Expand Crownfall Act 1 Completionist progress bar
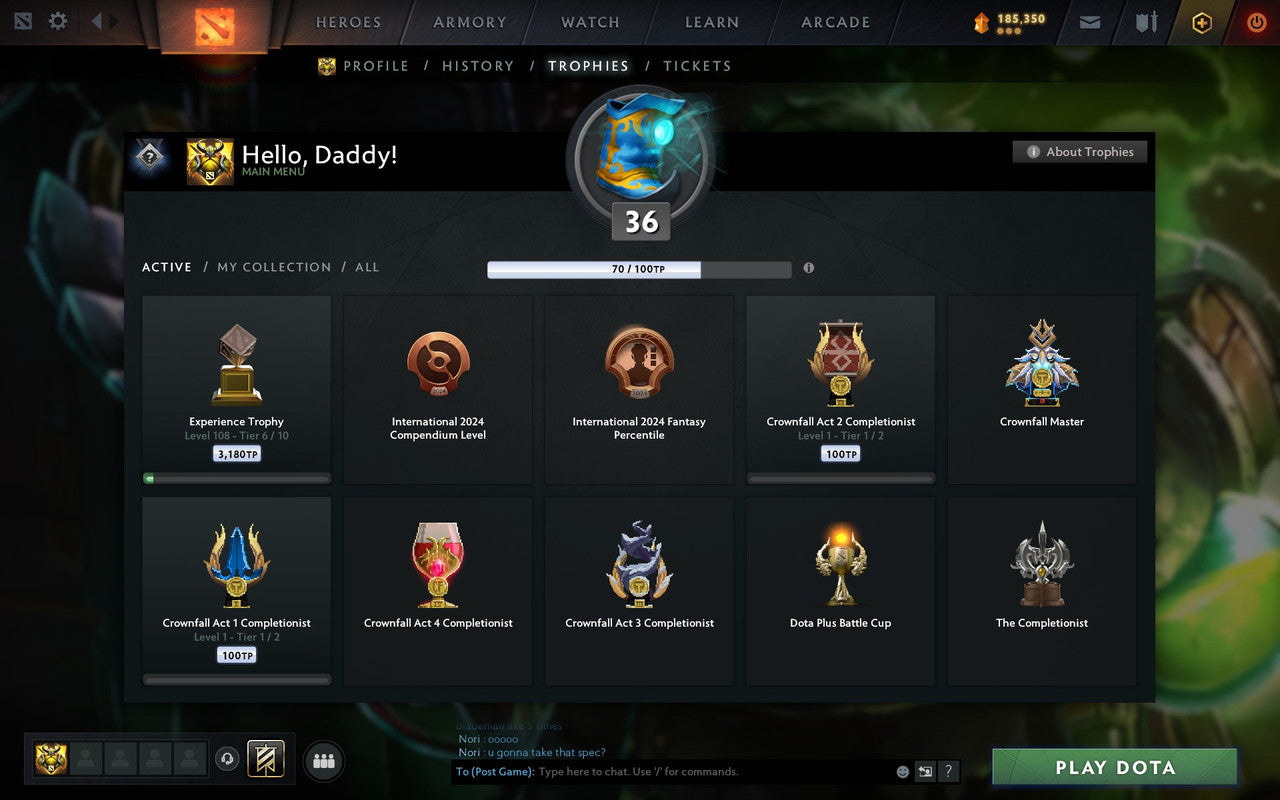Screen dimensions: 1280x800 [x=236, y=679]
